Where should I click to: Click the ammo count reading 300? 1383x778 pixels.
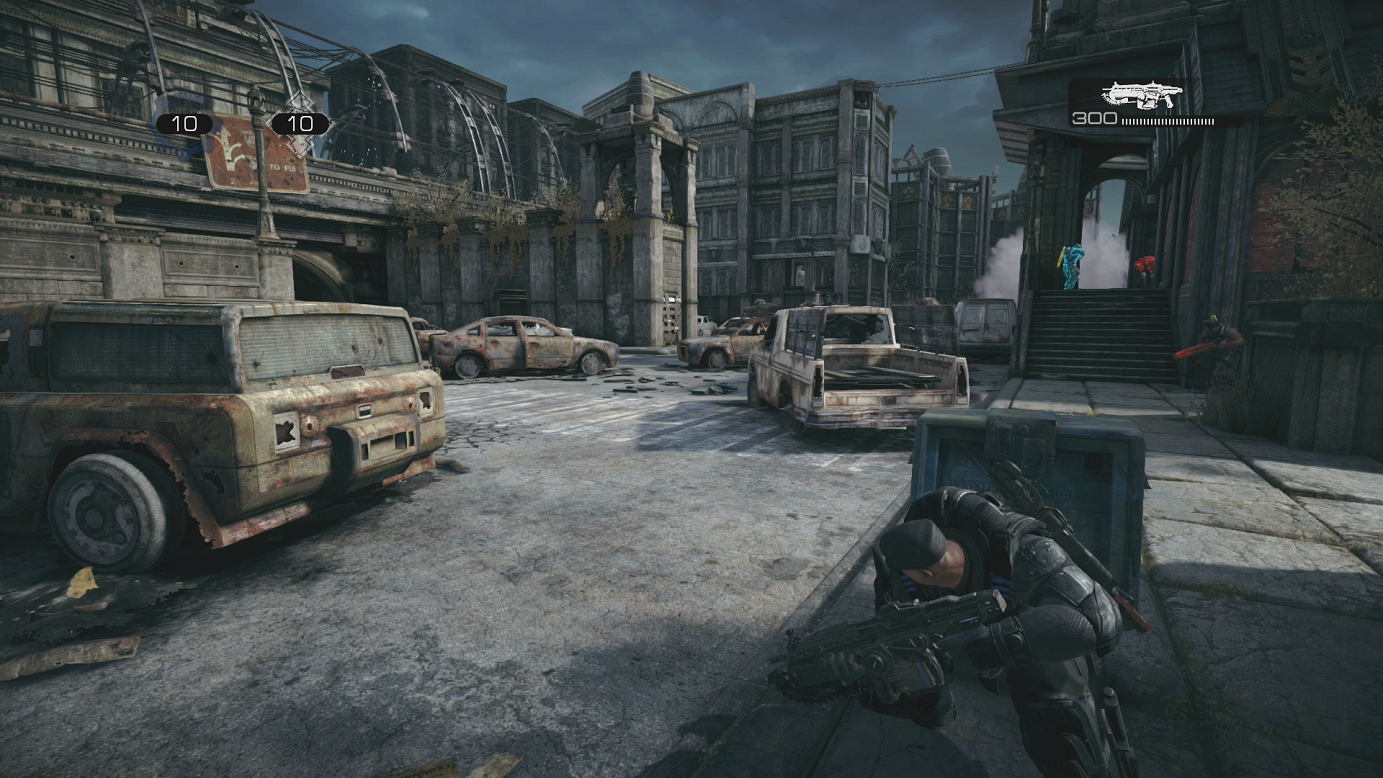[1095, 122]
